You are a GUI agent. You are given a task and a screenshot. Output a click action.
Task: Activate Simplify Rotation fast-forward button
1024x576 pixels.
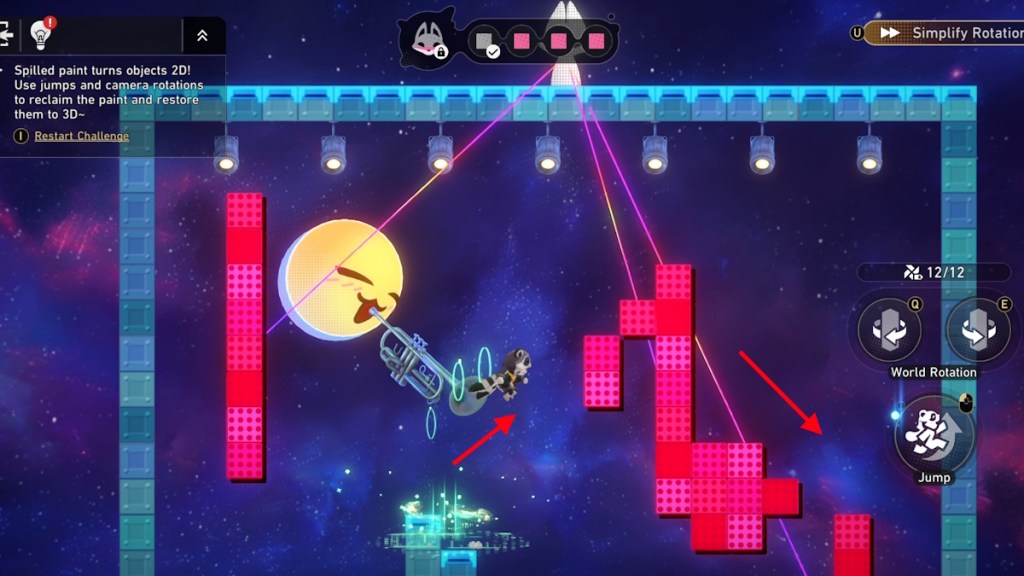pyautogui.click(x=943, y=33)
